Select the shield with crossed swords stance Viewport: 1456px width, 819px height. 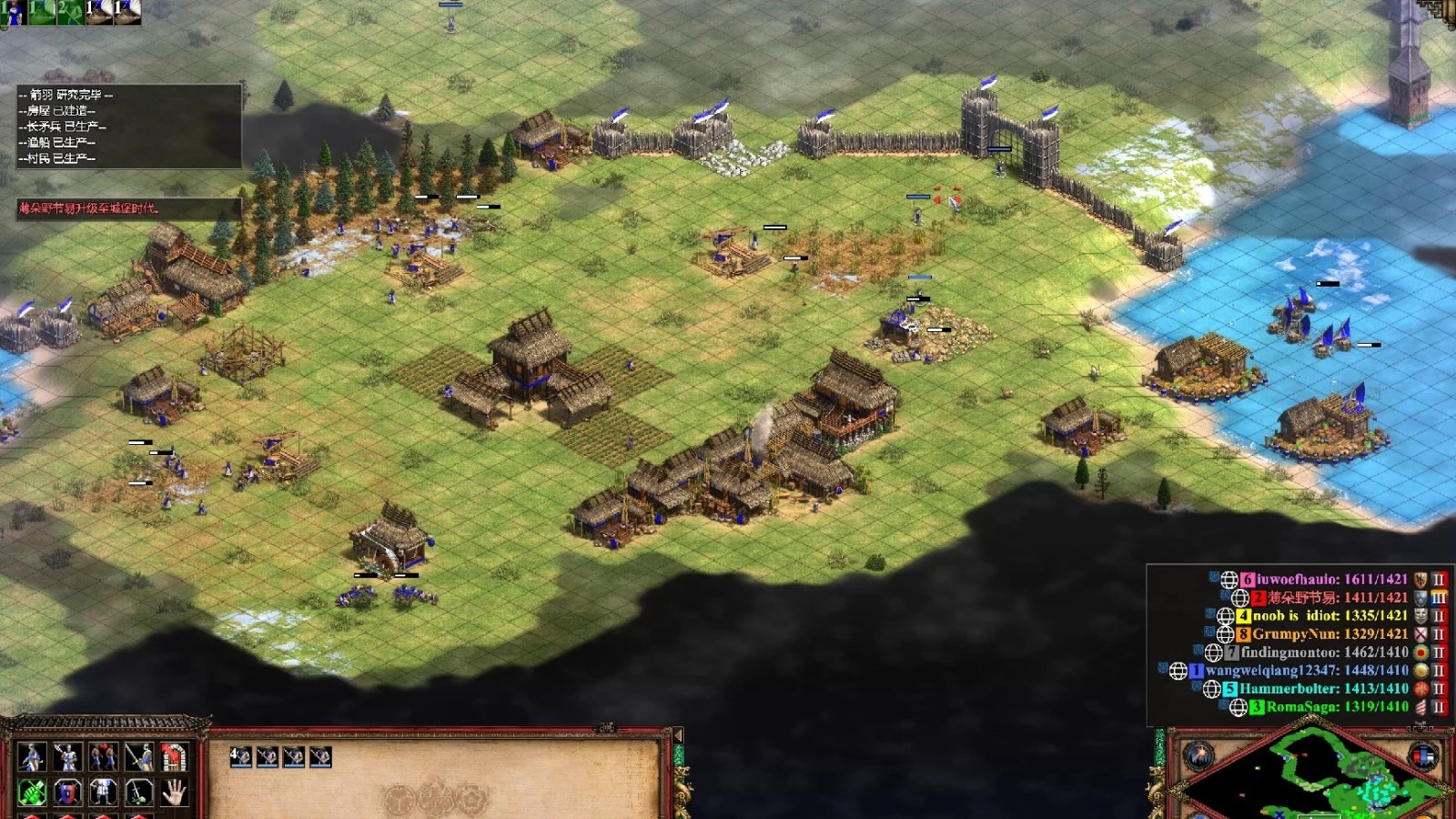[x=67, y=792]
